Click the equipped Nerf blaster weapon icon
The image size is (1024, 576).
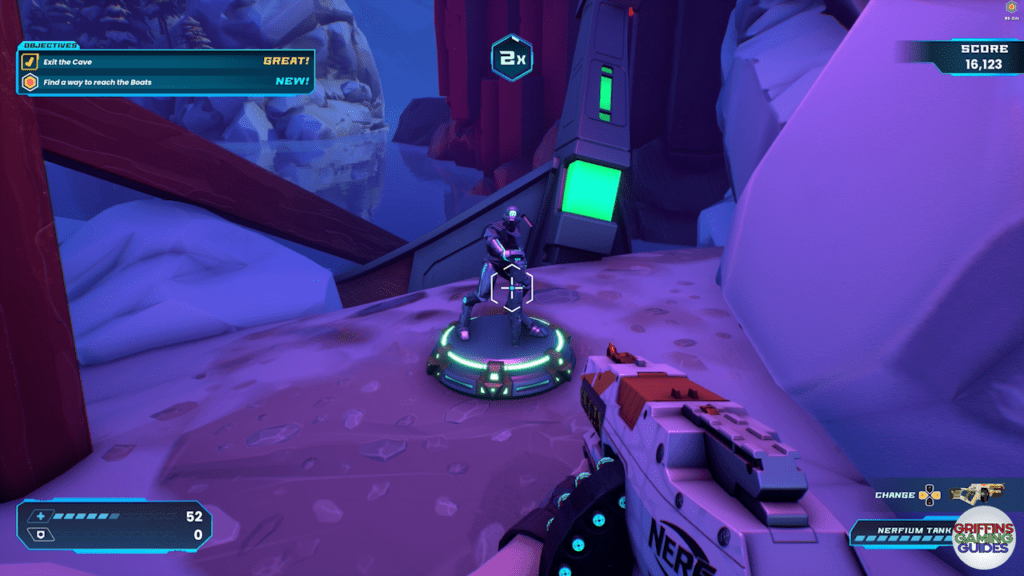click(x=977, y=493)
